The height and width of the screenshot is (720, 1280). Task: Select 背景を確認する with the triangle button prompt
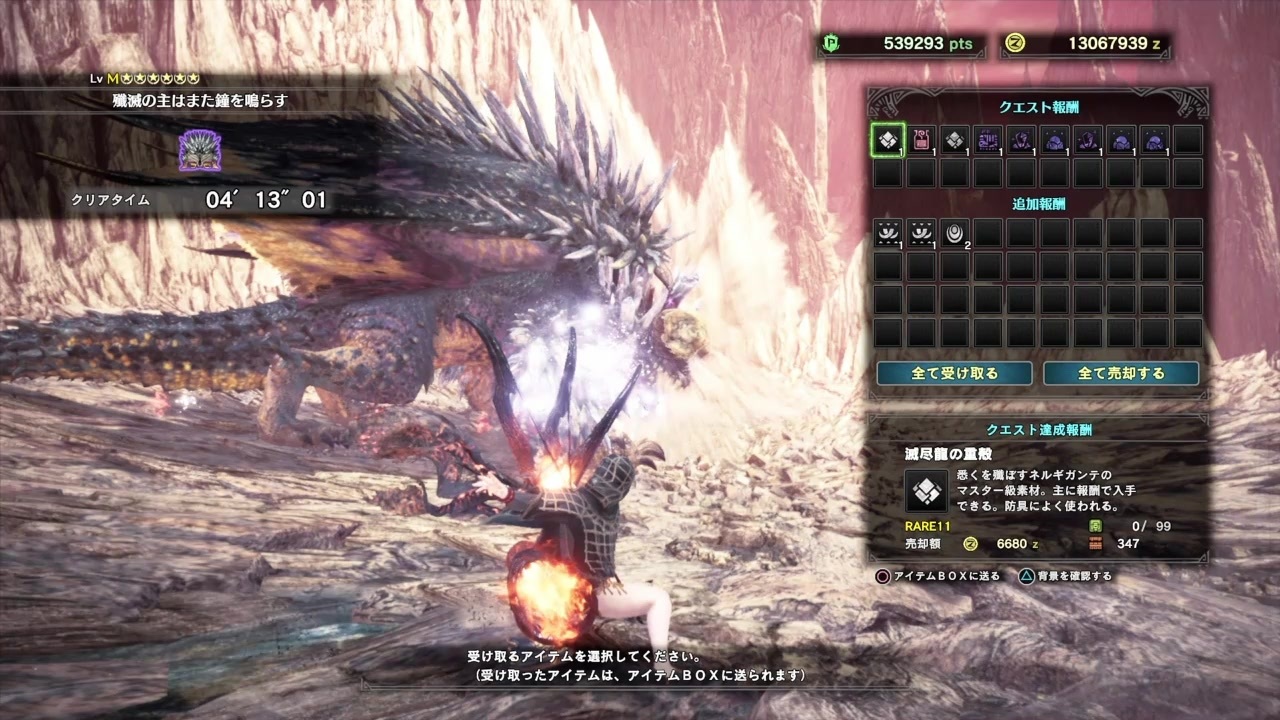coord(1068,576)
